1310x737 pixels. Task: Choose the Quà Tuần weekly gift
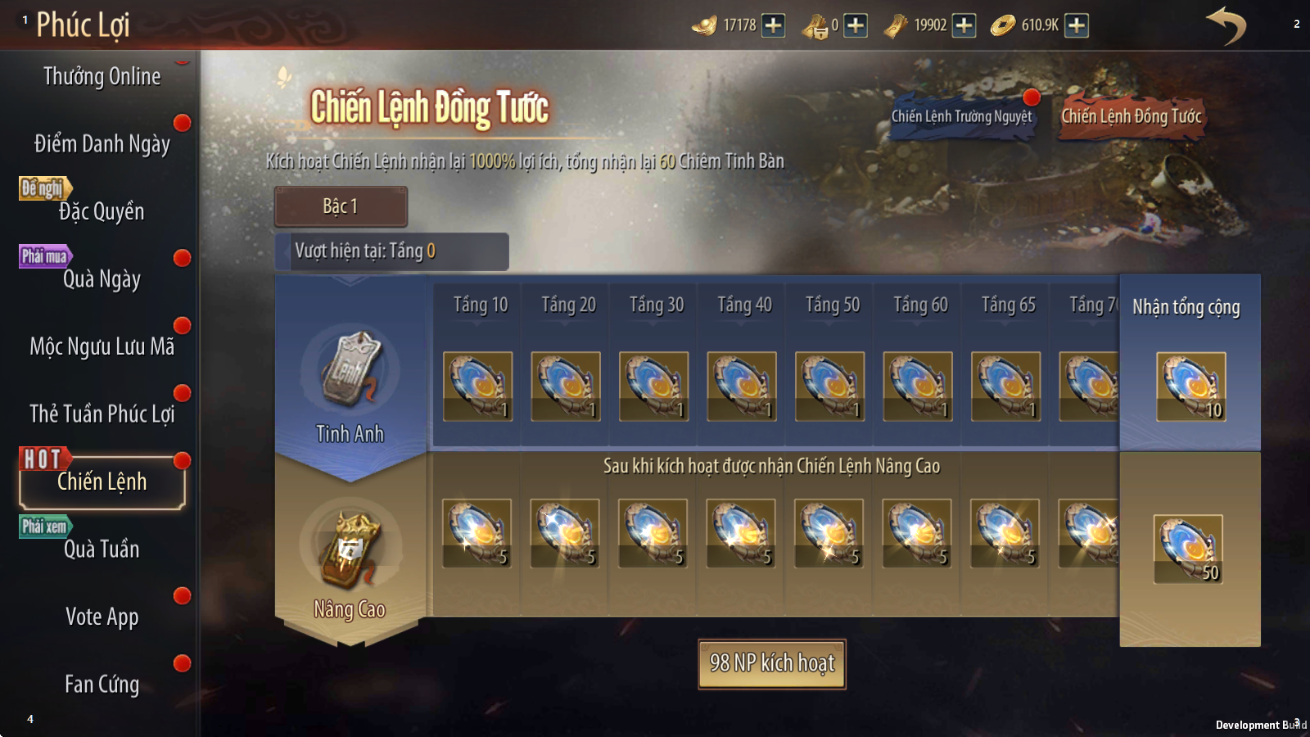[101, 549]
